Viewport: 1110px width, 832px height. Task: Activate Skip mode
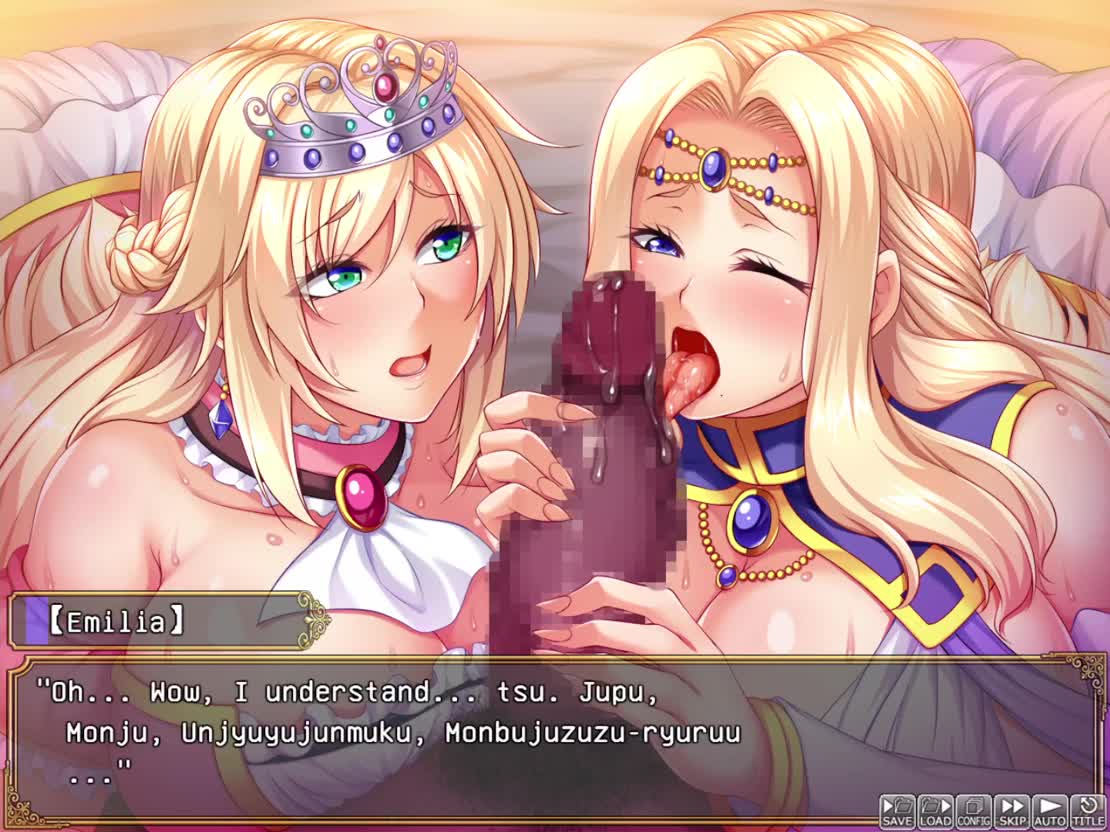1012,811
